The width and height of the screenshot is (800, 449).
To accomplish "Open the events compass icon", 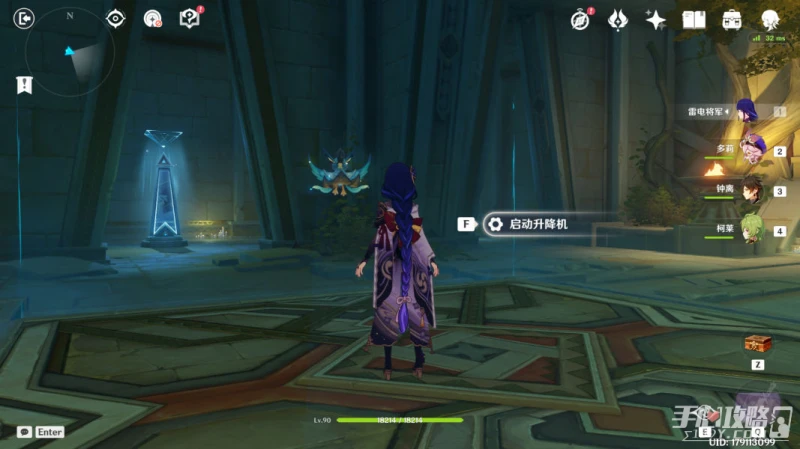I will point(580,19).
